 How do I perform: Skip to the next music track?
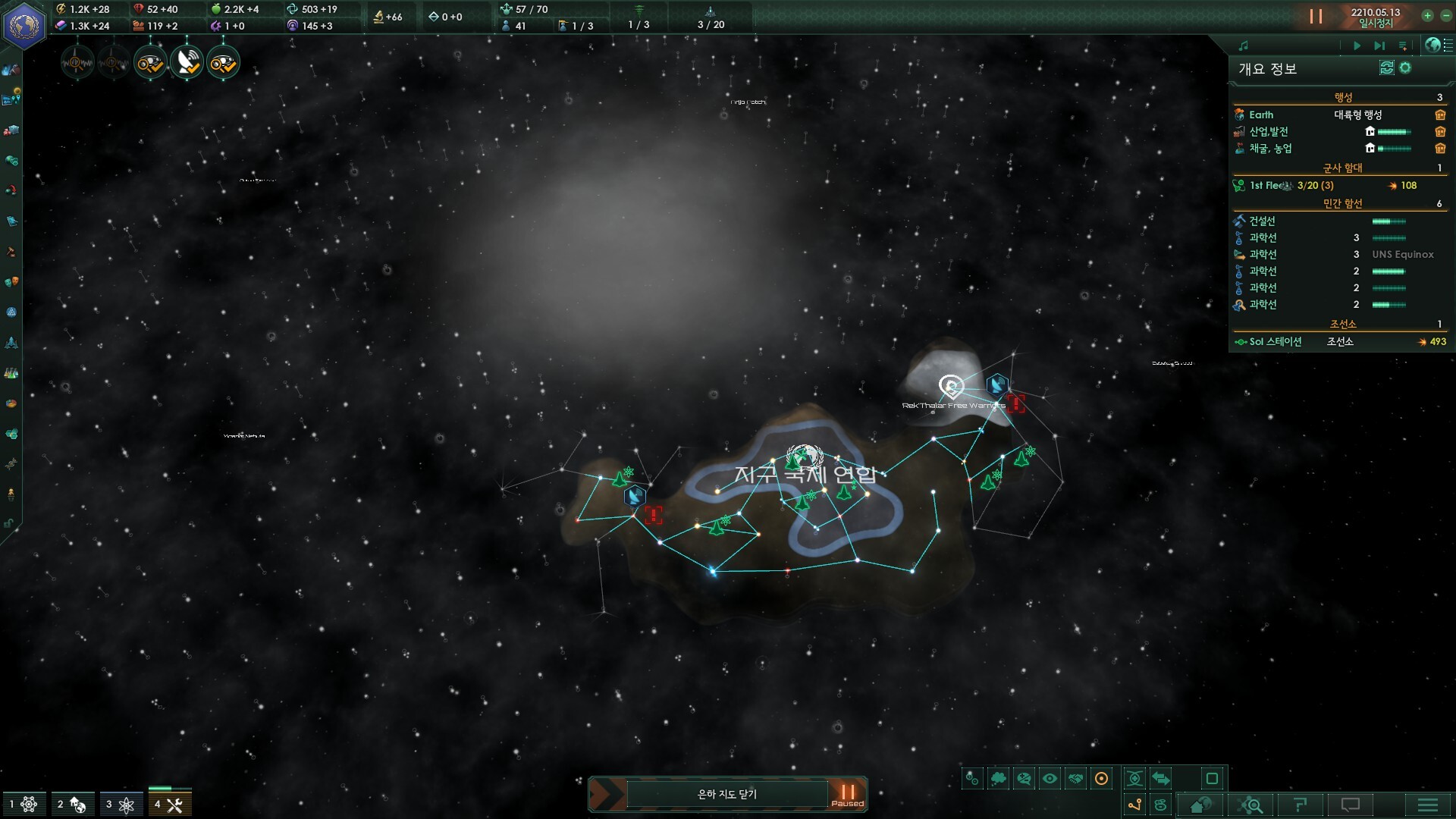1379,45
